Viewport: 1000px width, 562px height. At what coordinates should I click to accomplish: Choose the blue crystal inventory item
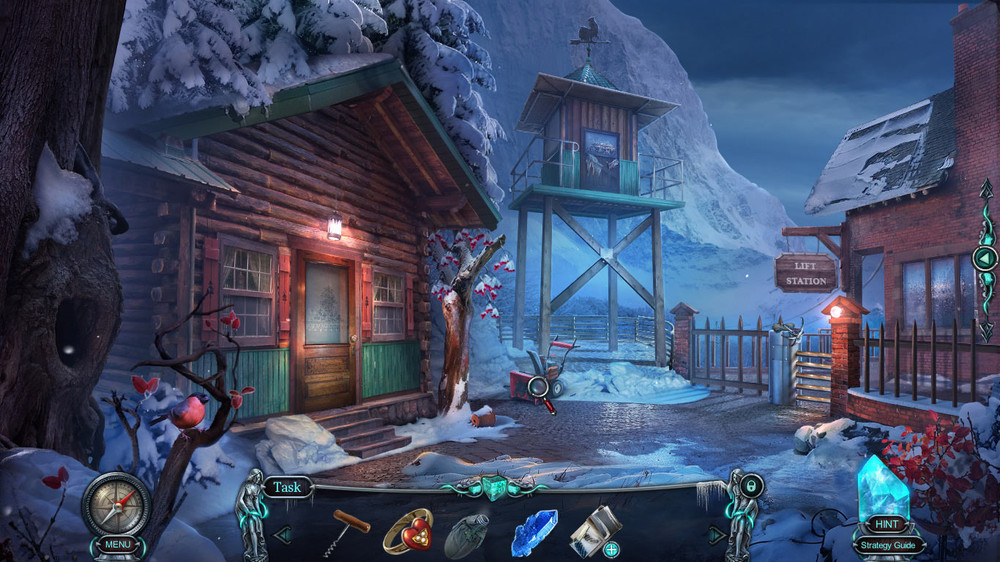pos(534,532)
